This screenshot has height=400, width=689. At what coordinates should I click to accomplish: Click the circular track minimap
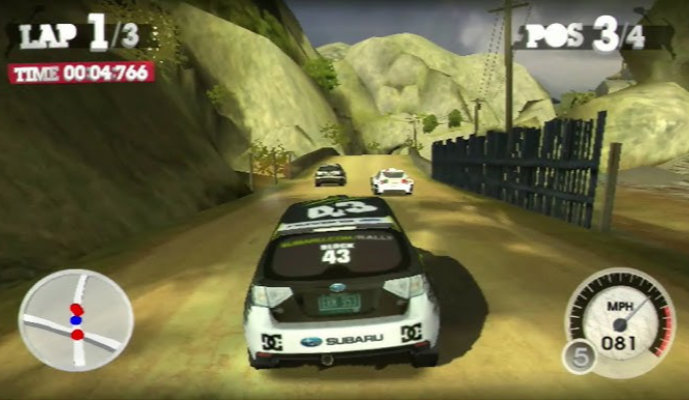click(x=76, y=320)
